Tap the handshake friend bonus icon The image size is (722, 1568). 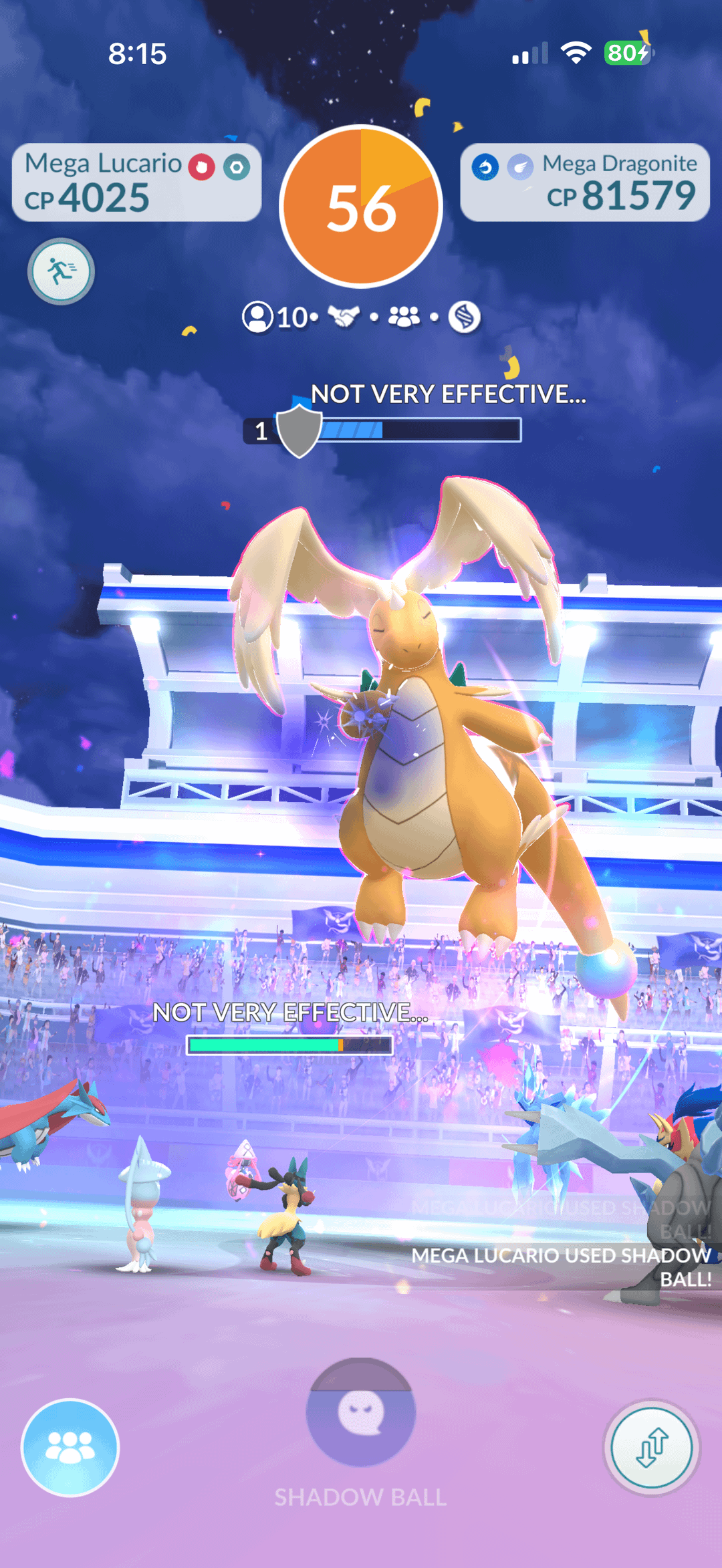pos(344,317)
